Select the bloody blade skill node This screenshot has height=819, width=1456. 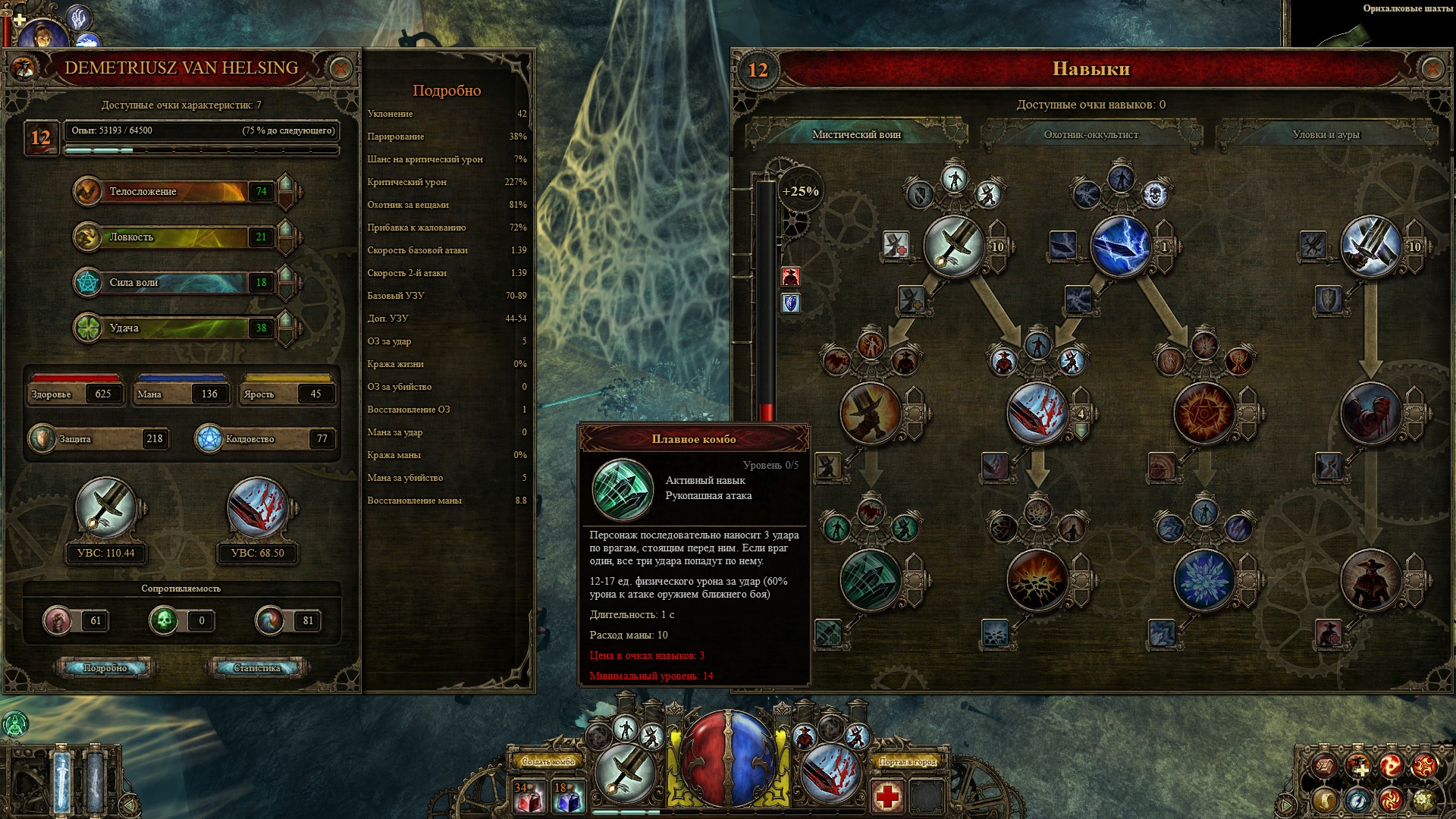click(x=1037, y=413)
